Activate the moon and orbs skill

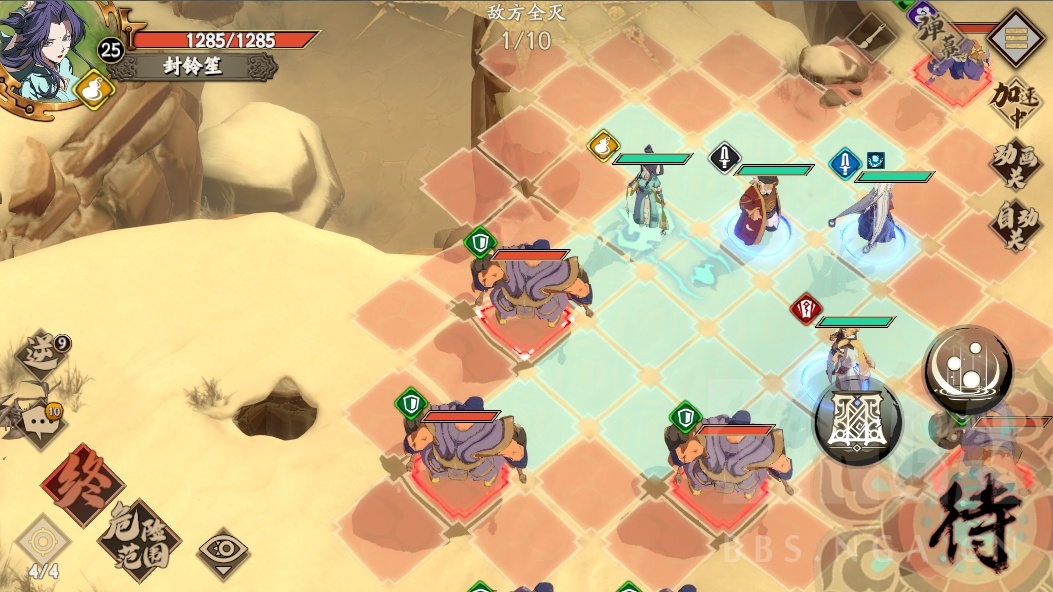click(x=967, y=371)
